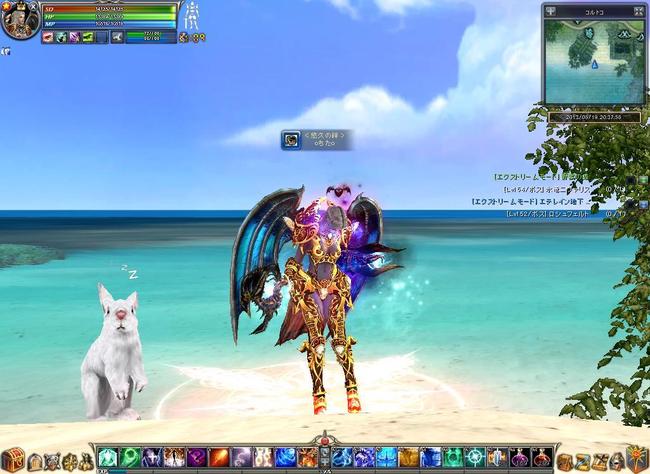Select the Lv152 boss quest tracker entry
The width and height of the screenshot is (650, 474).
pos(560,213)
